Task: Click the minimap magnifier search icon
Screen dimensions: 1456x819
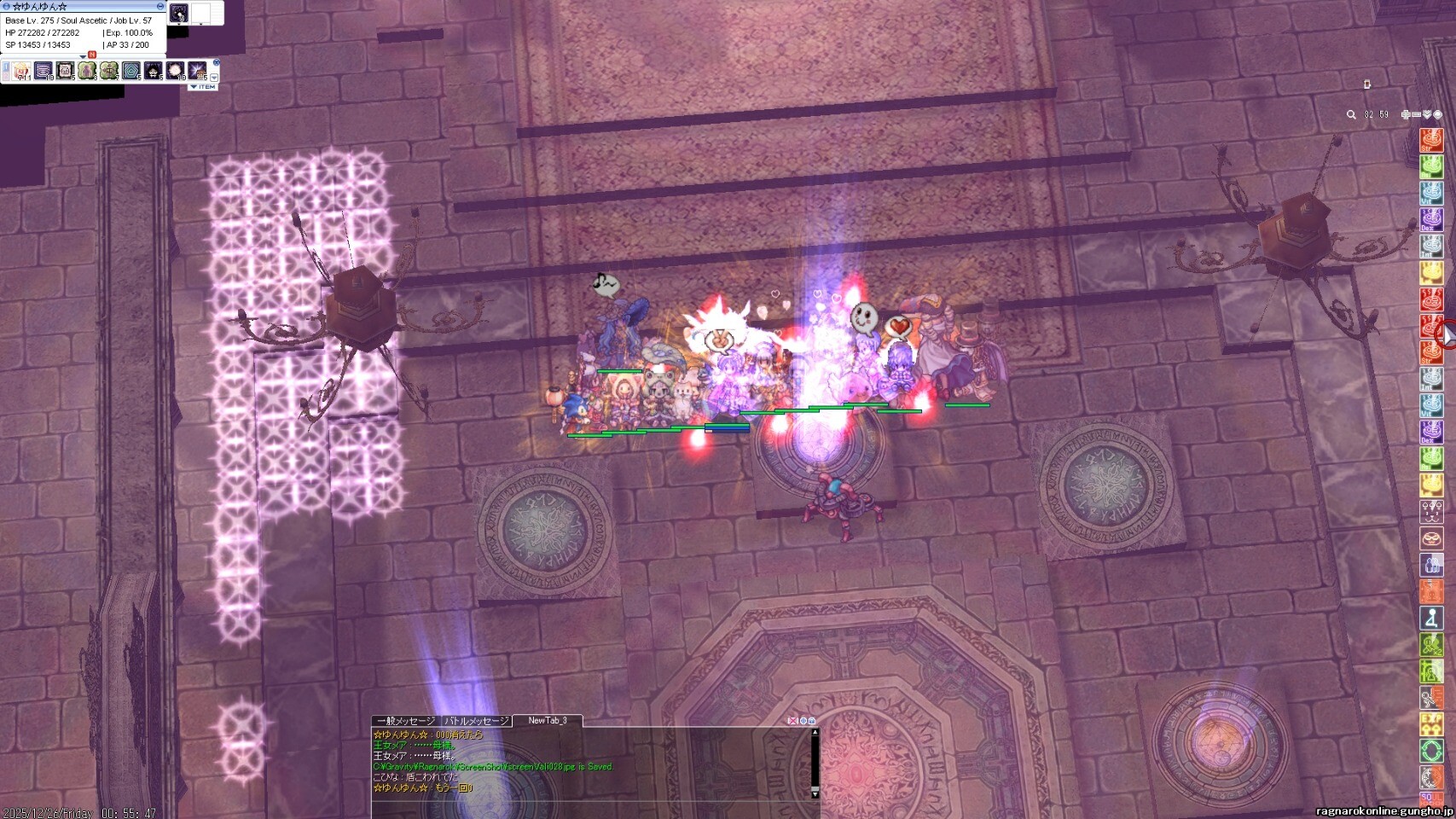Action: click(x=1351, y=114)
